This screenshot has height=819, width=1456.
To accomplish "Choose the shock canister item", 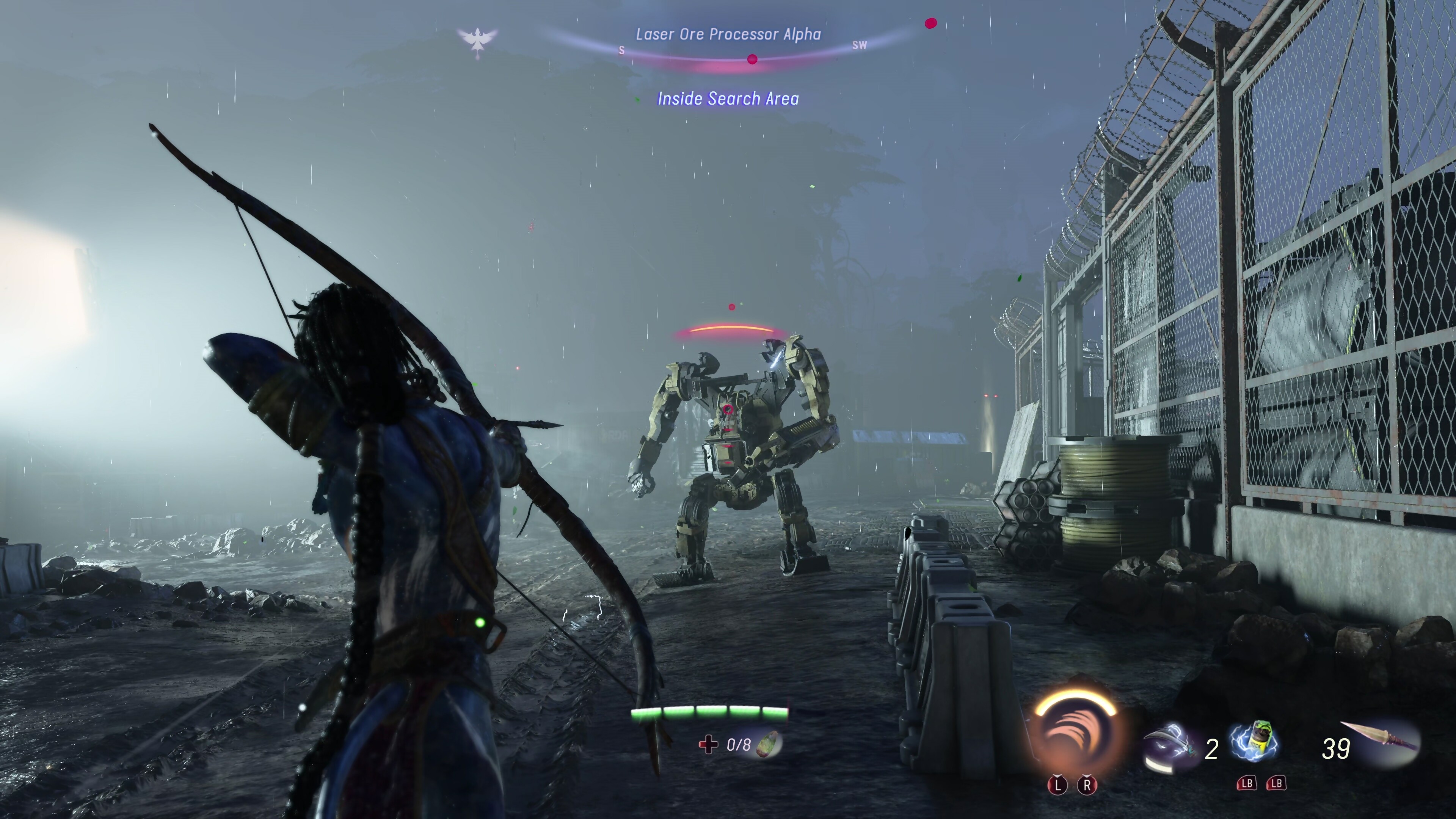I will [x=1256, y=742].
